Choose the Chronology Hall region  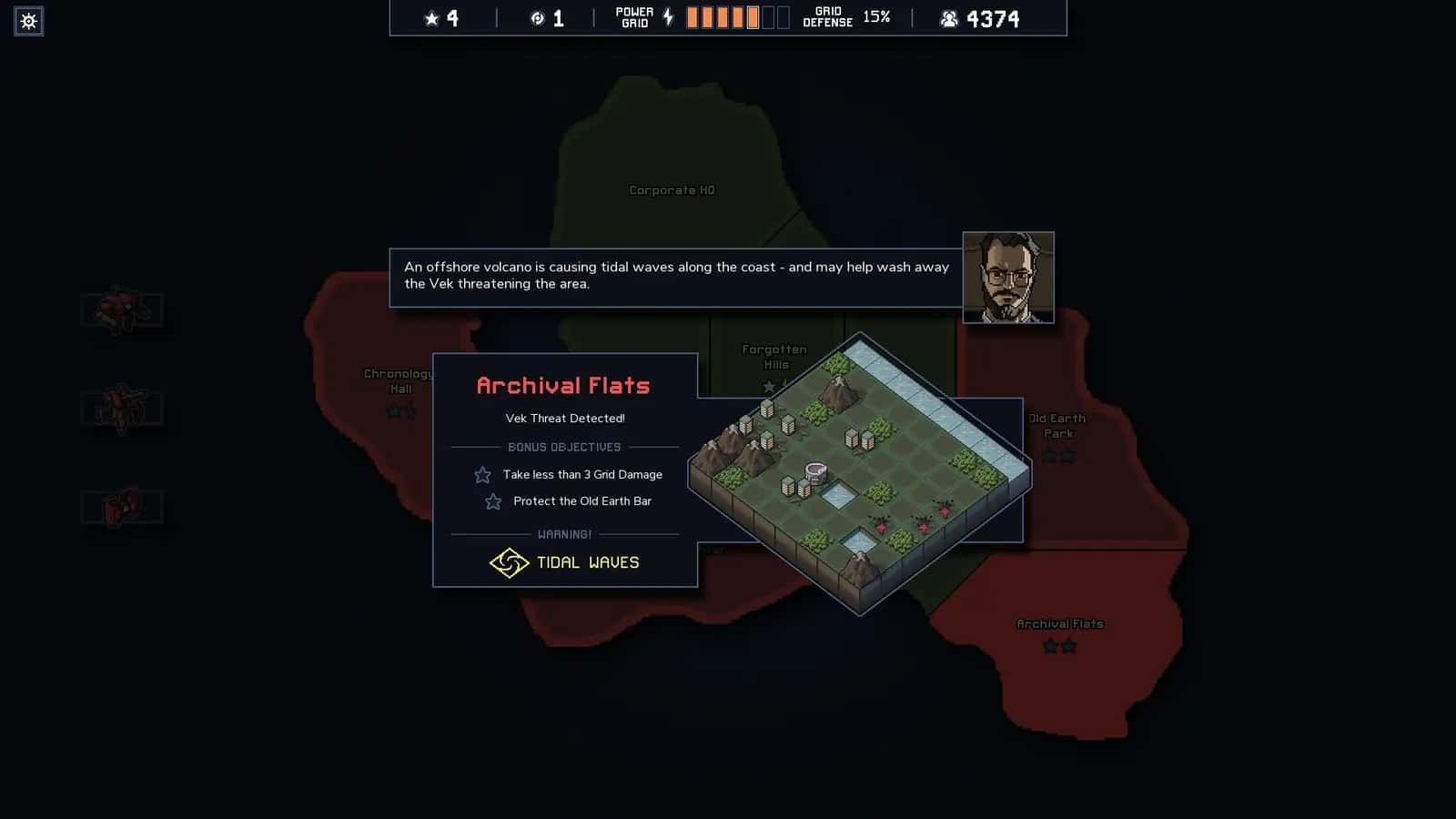pos(398,381)
